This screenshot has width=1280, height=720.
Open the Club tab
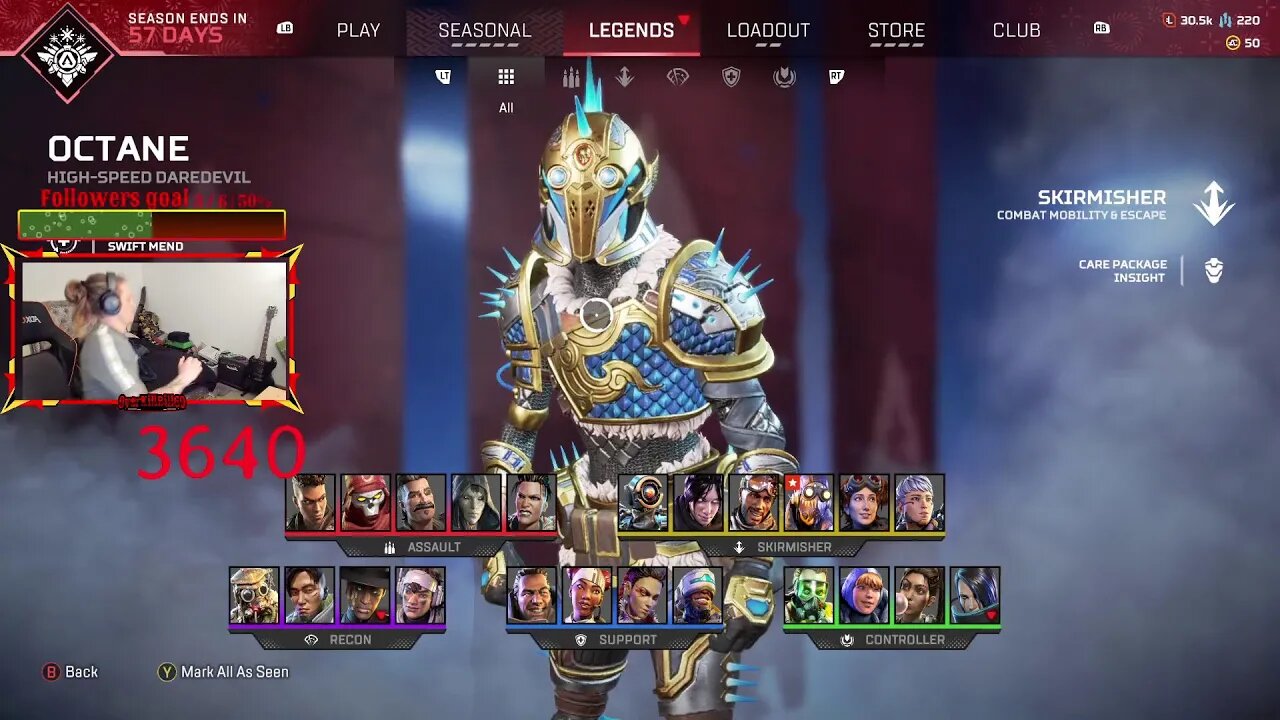[1016, 30]
